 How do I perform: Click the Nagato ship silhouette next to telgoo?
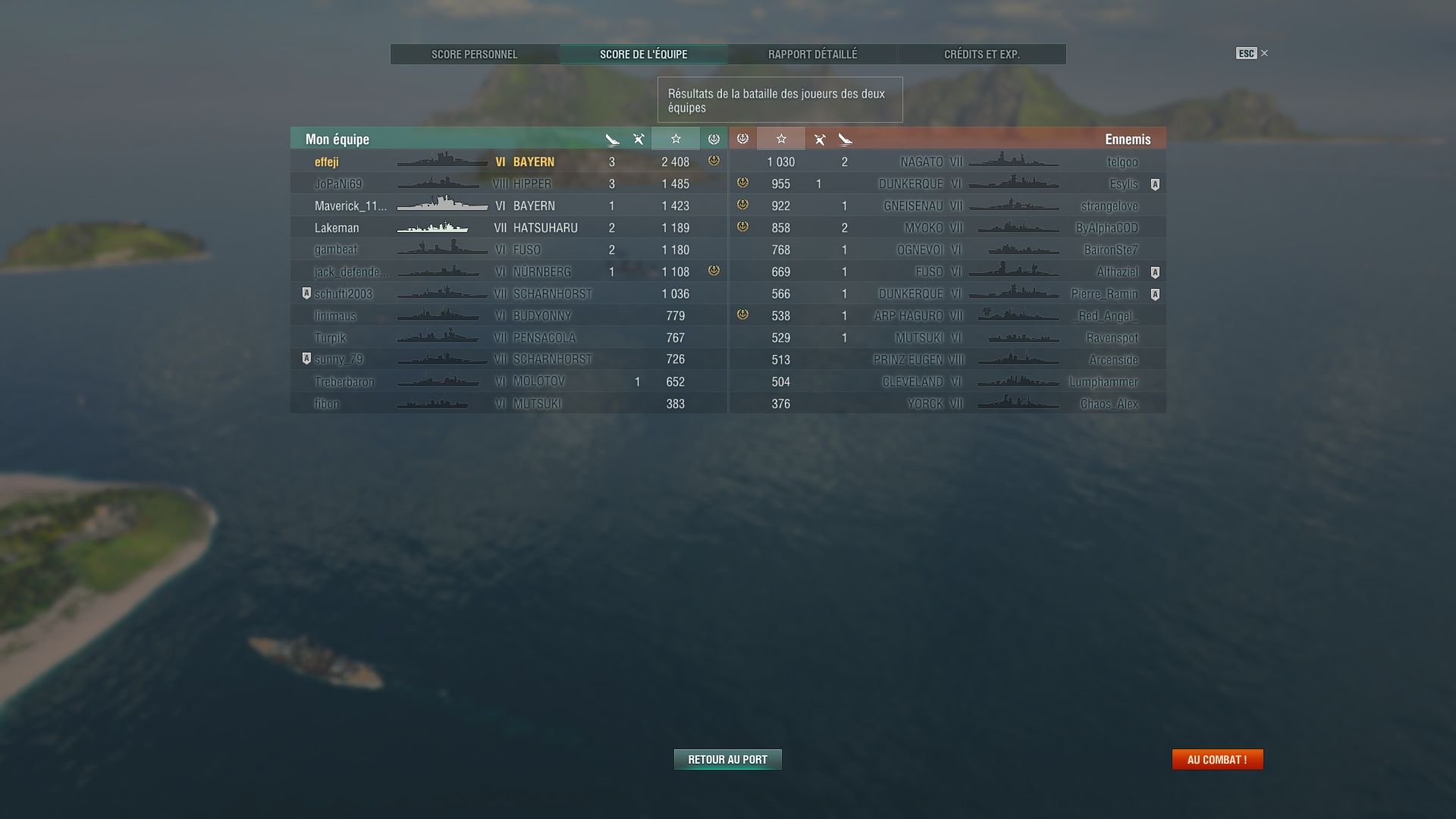(x=1014, y=162)
